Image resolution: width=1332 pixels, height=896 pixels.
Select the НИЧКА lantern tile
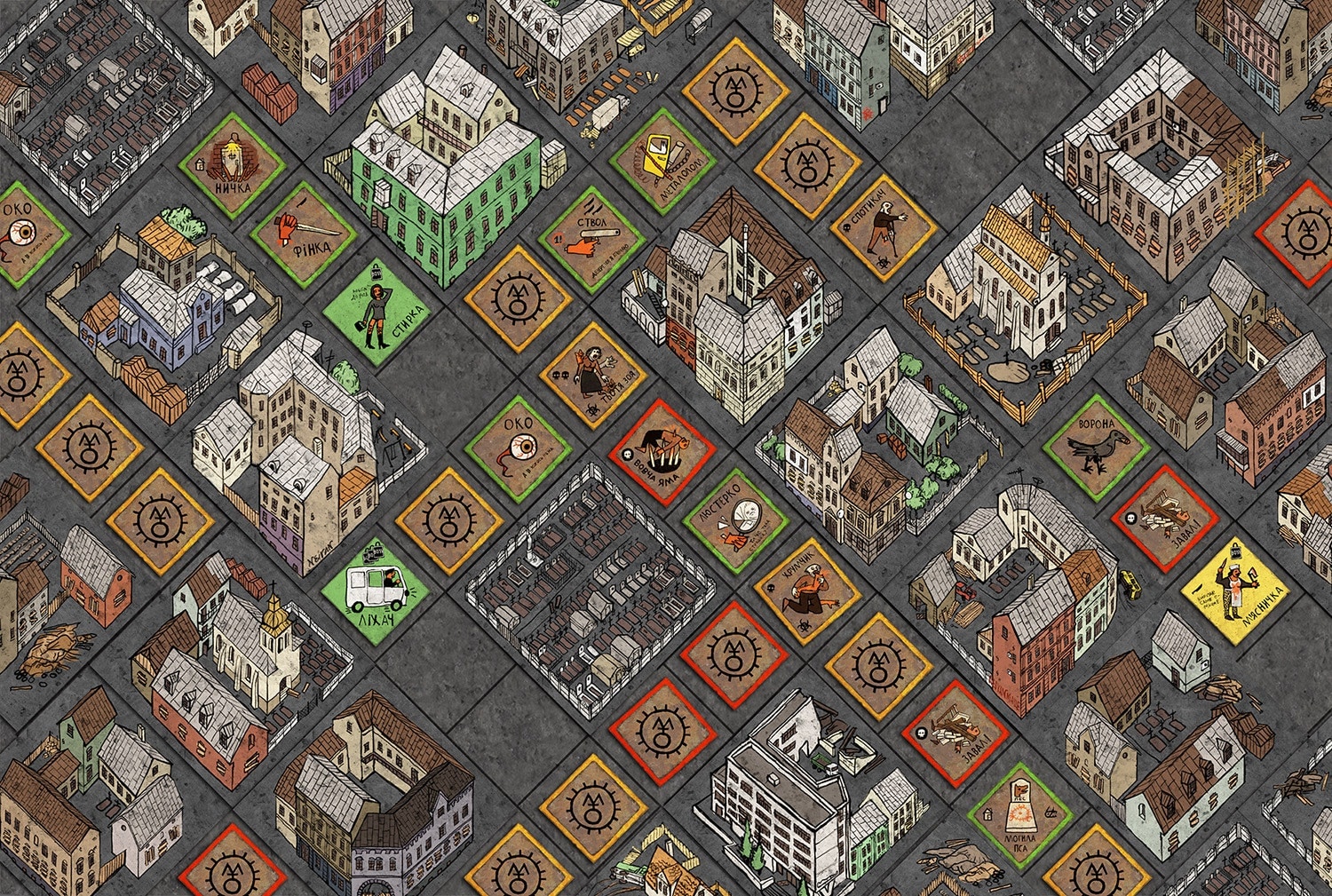pyautogui.click(x=232, y=166)
